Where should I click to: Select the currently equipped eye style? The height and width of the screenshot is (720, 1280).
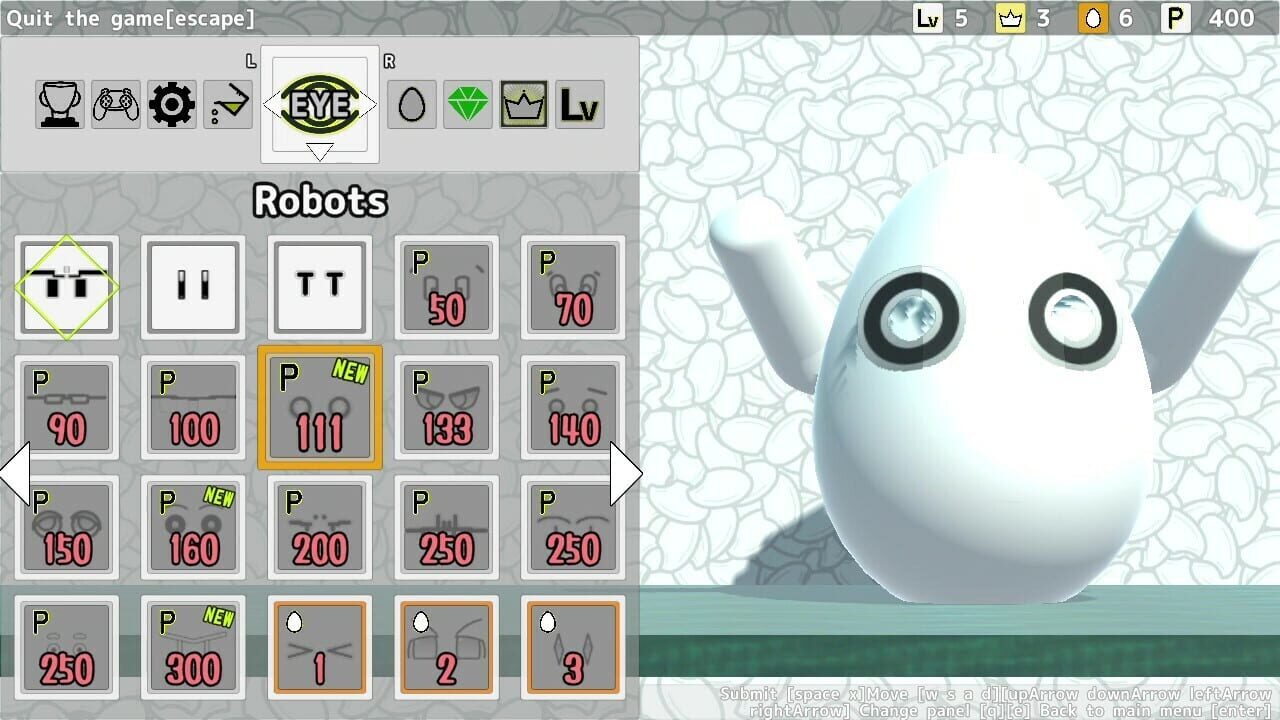66,287
